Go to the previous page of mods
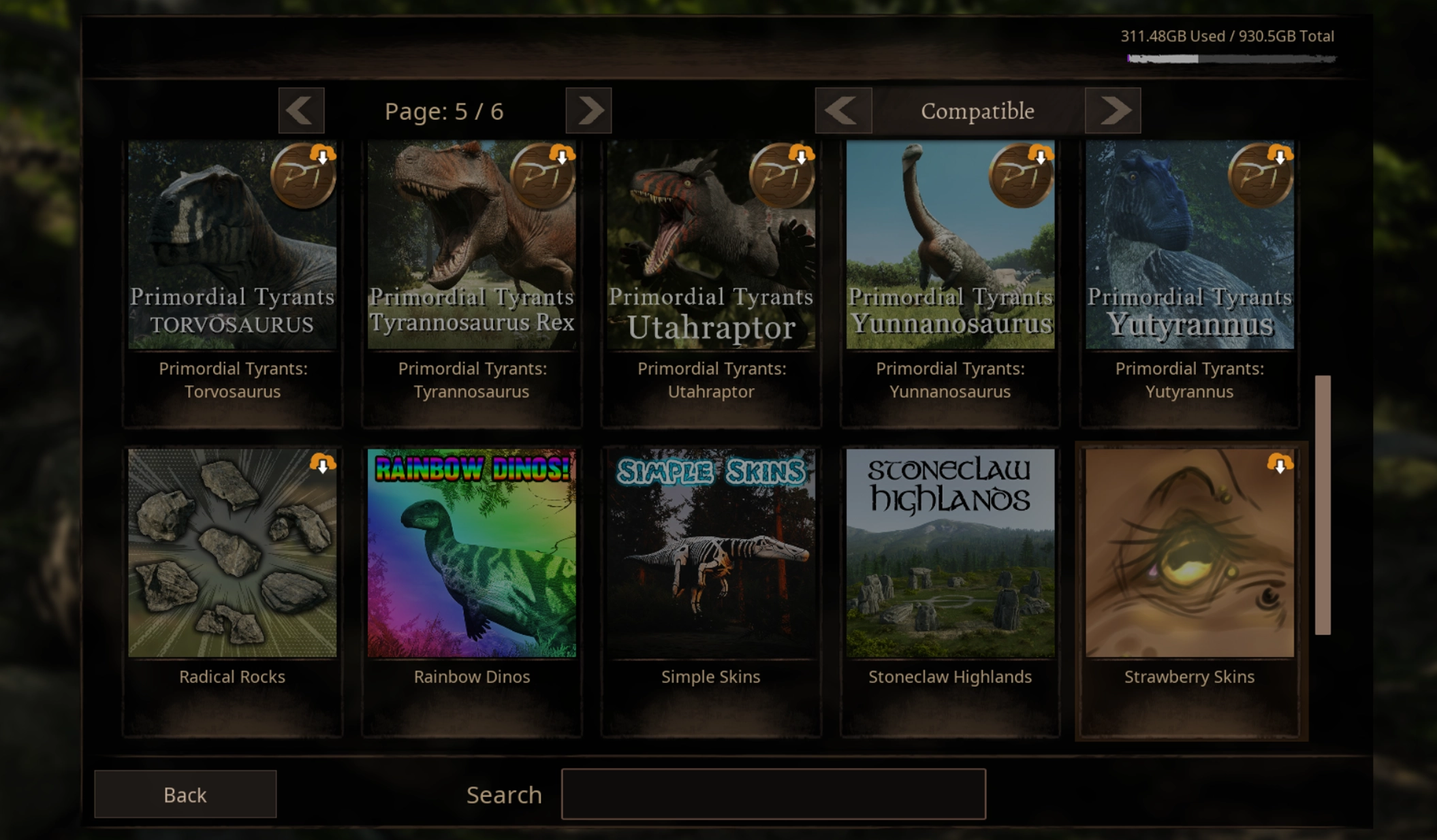Image resolution: width=1437 pixels, height=840 pixels. (x=302, y=110)
